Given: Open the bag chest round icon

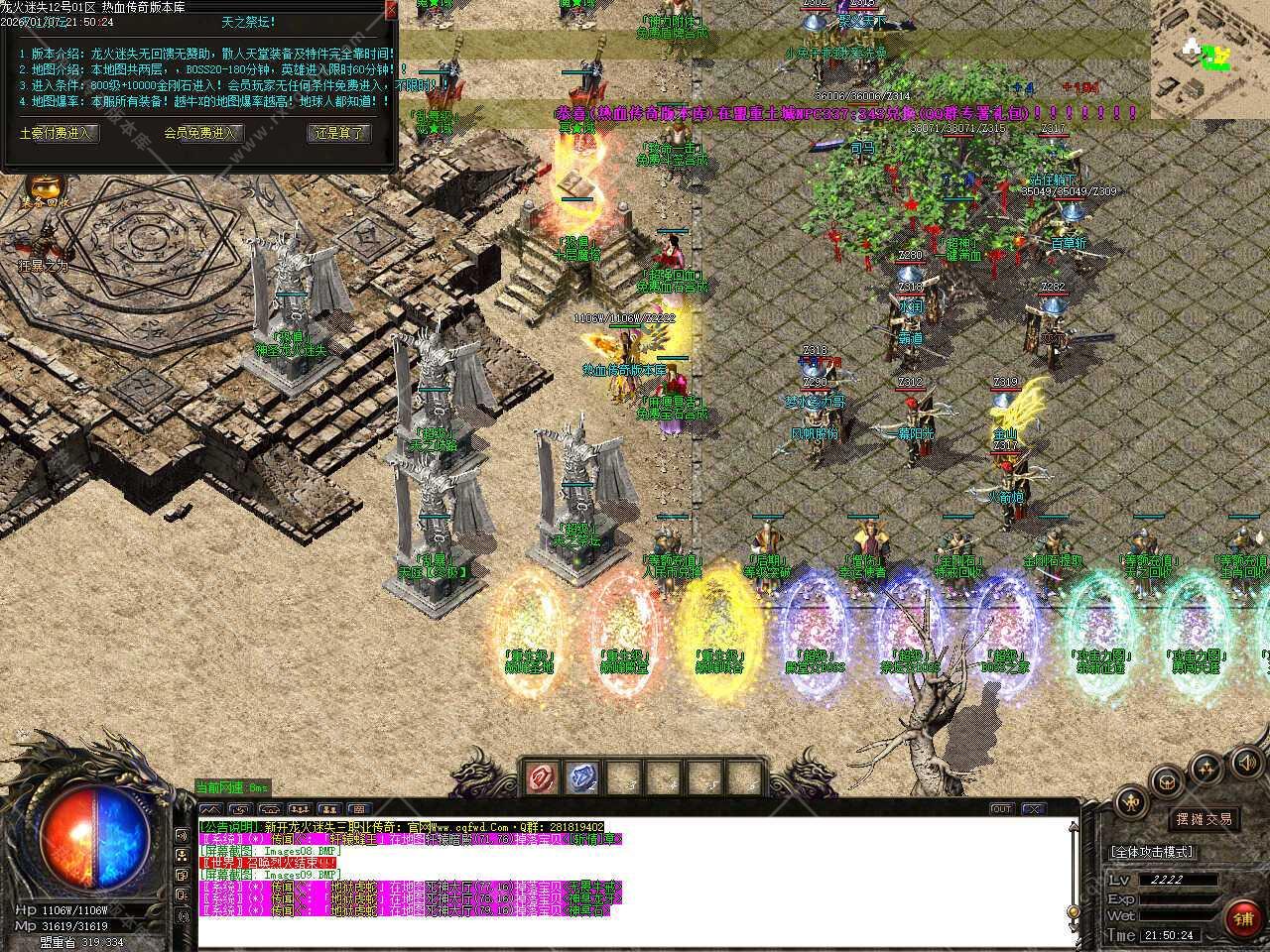Looking at the screenshot, I should coord(1168,780).
